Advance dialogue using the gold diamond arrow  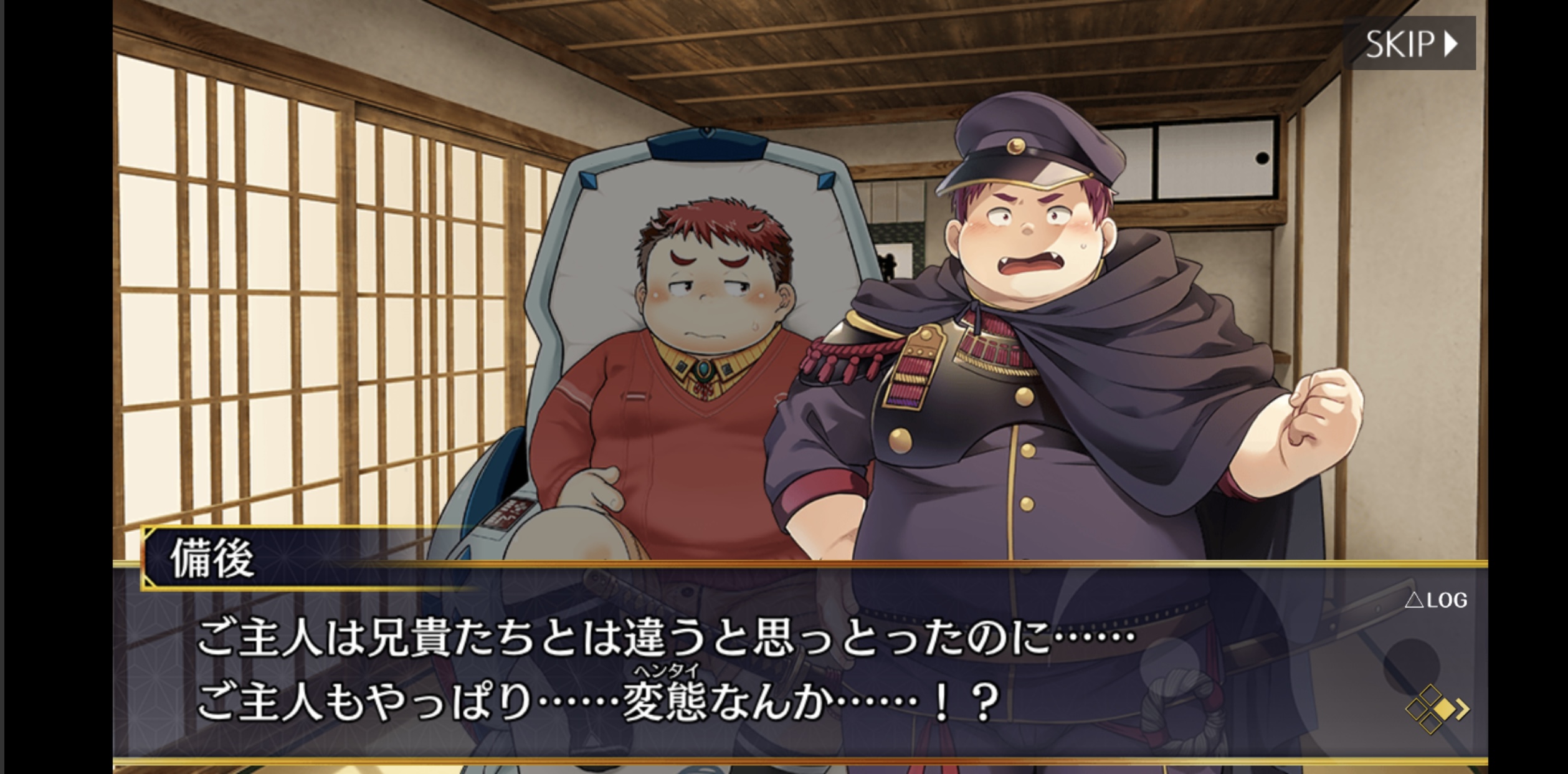pyautogui.click(x=1436, y=709)
